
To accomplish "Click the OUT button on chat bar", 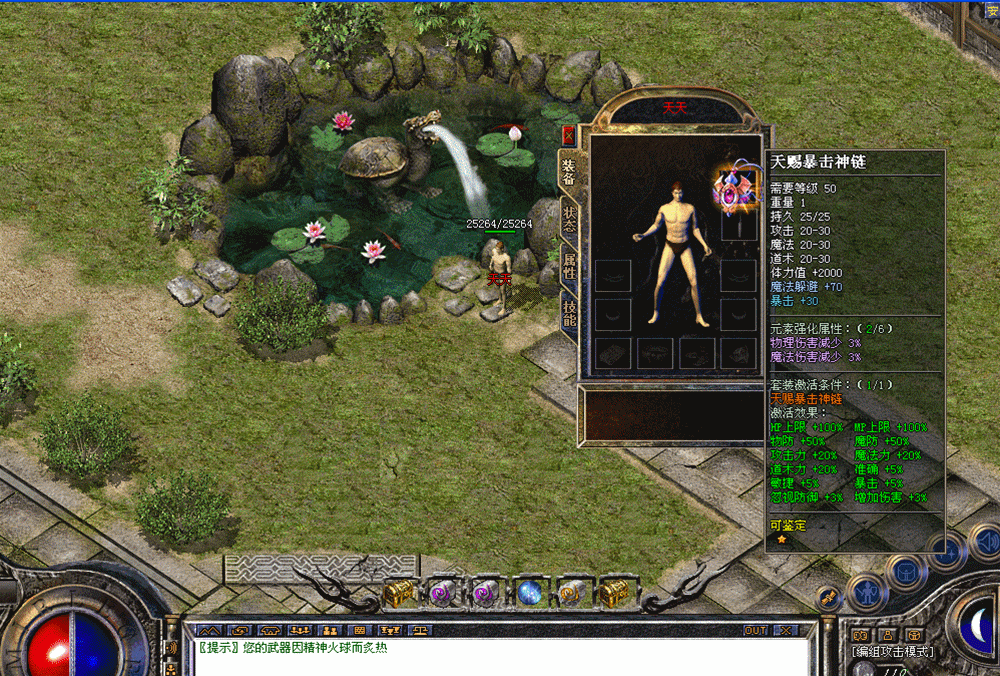I will pos(756,630).
